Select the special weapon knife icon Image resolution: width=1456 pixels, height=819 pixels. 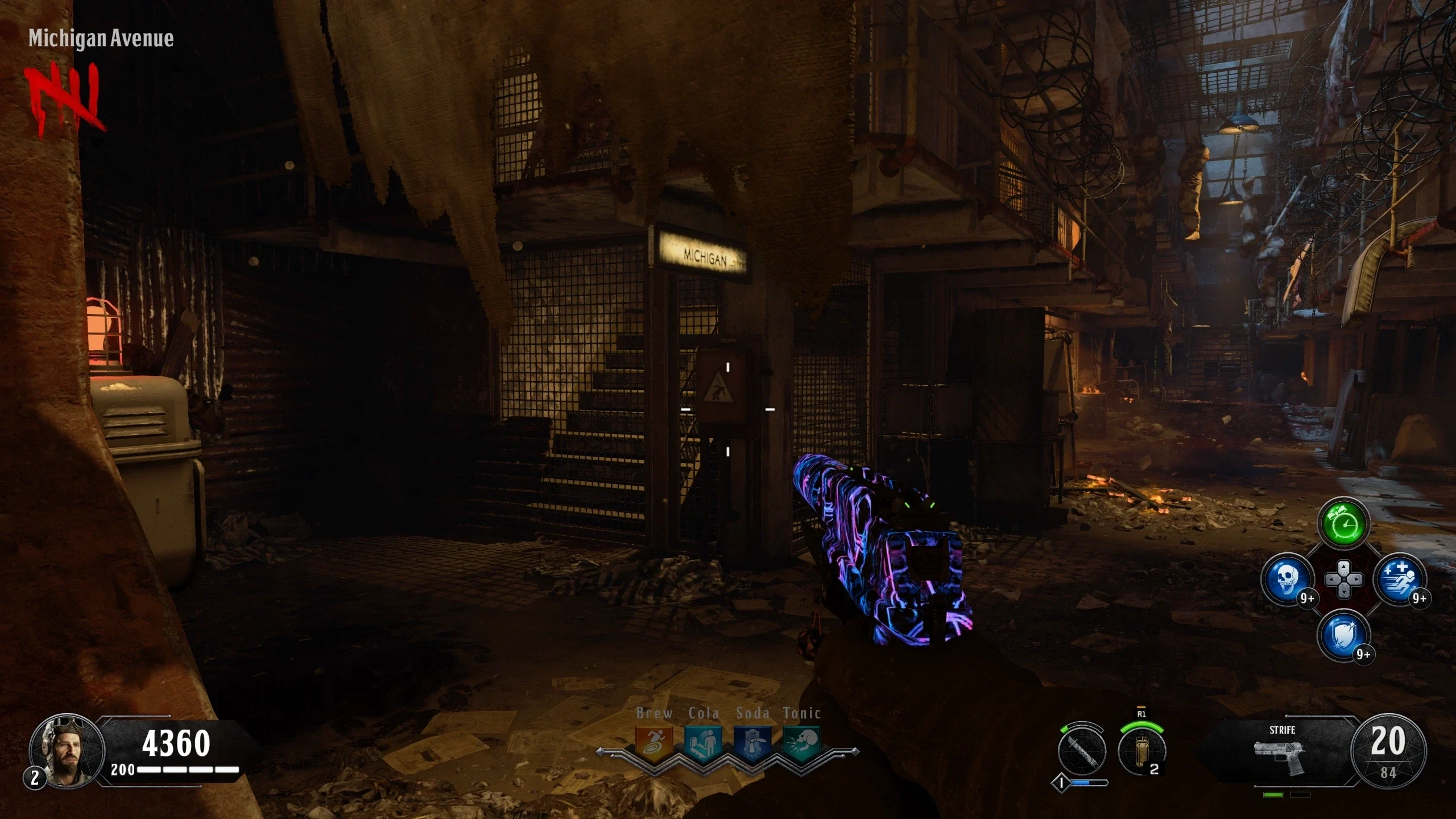[x=1082, y=750]
